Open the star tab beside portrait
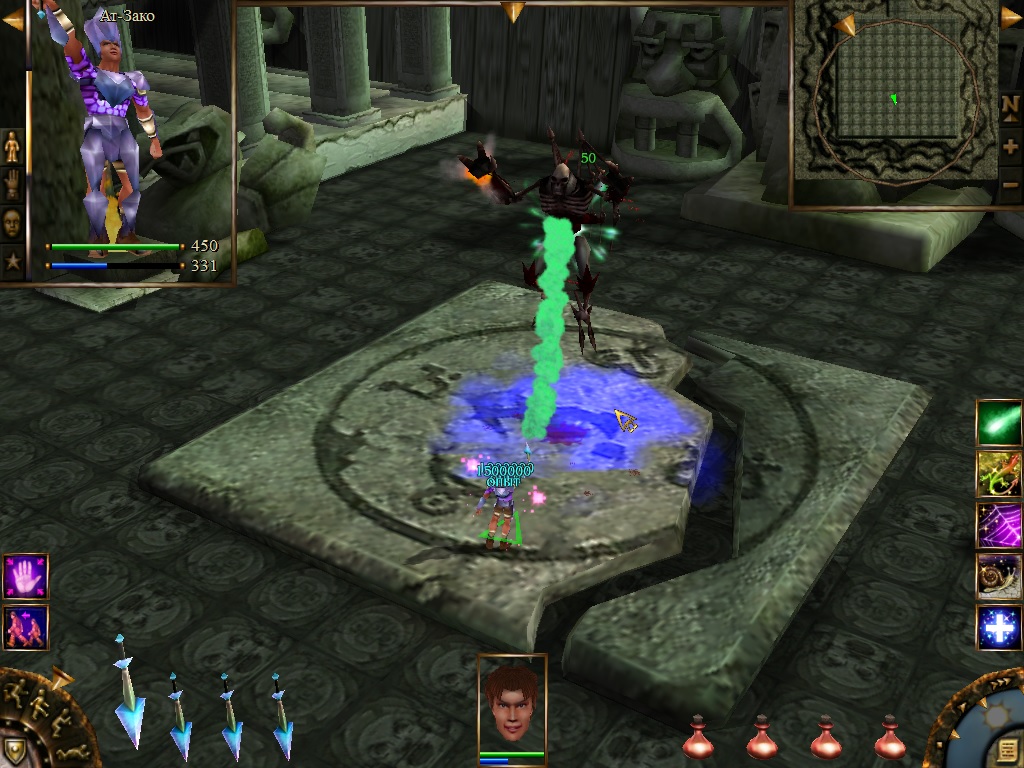Viewport: 1024px width, 768px height. tap(12, 261)
